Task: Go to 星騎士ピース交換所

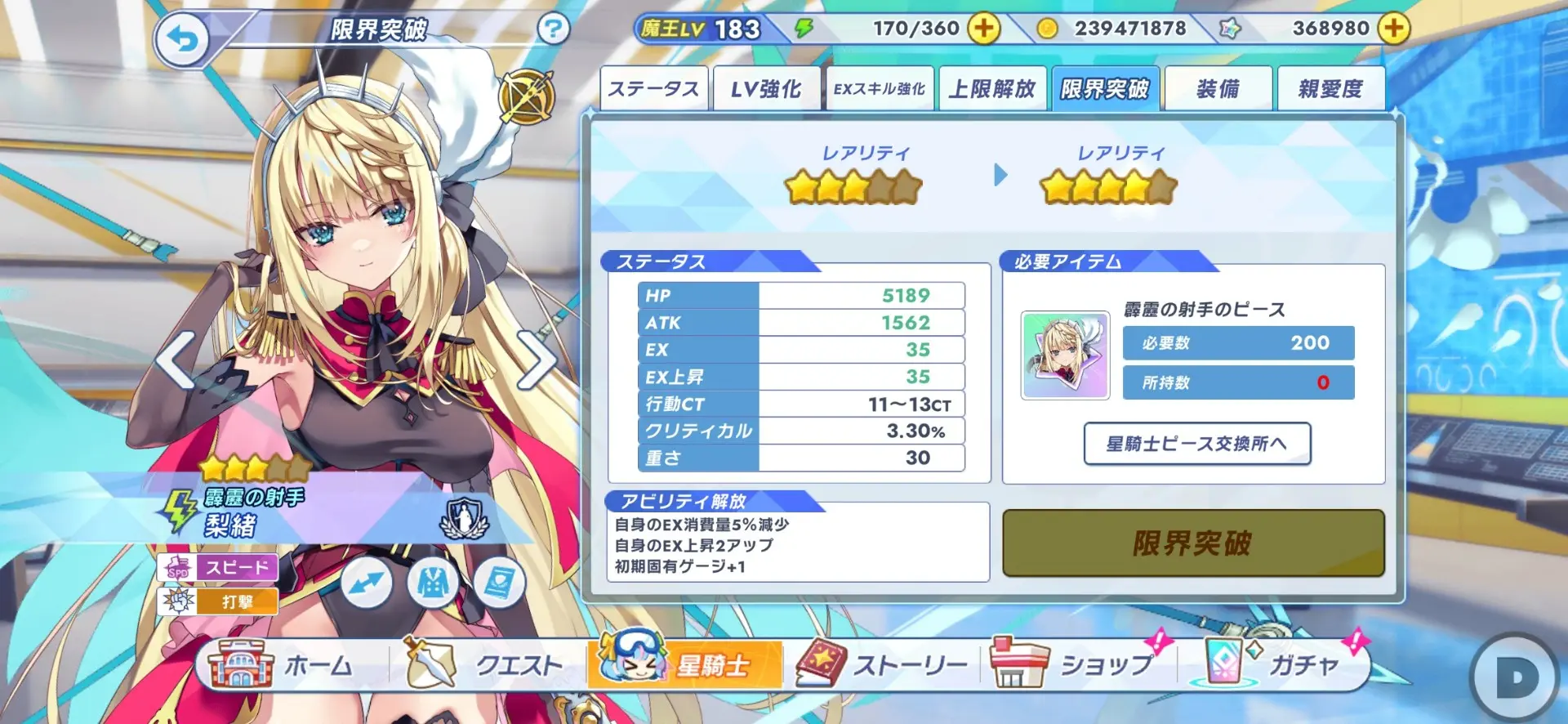Action: pos(1196,444)
